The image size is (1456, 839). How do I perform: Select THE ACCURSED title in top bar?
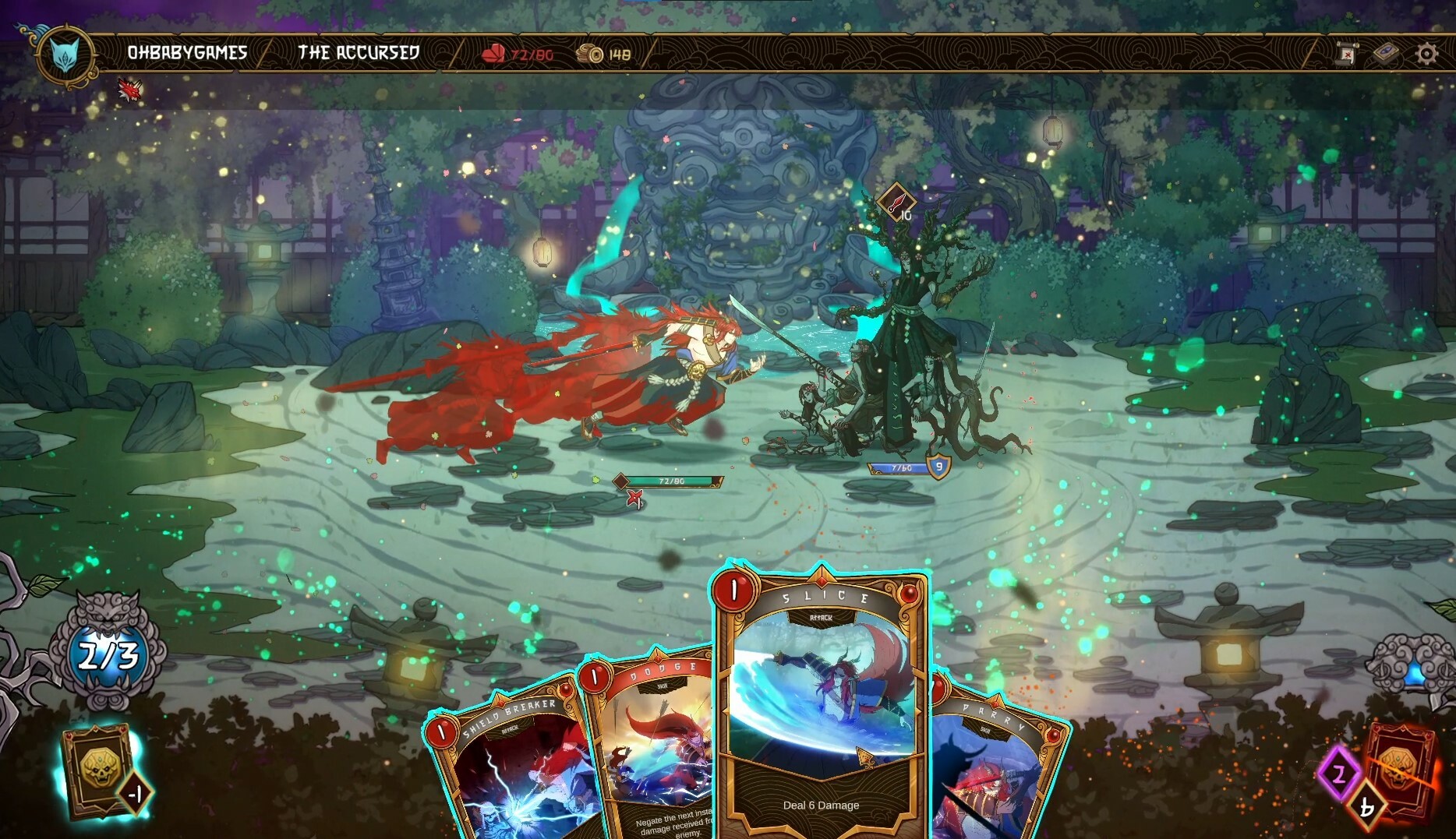tap(359, 53)
